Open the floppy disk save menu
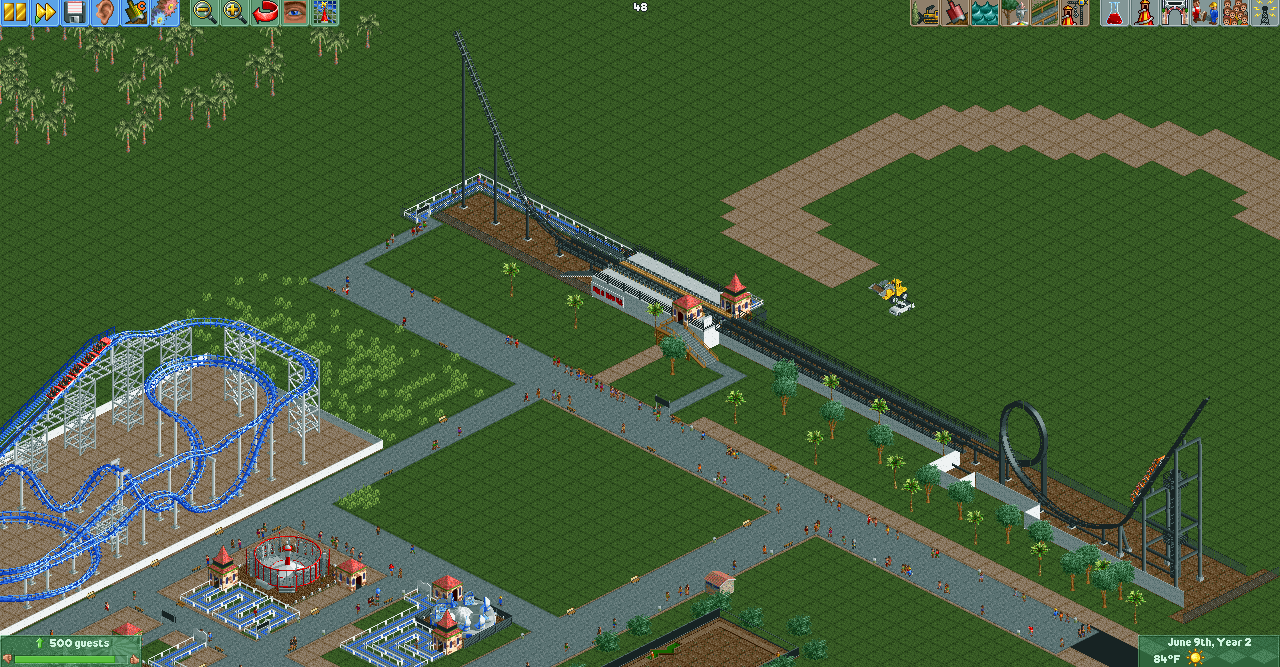1280x667 pixels. click(75, 12)
